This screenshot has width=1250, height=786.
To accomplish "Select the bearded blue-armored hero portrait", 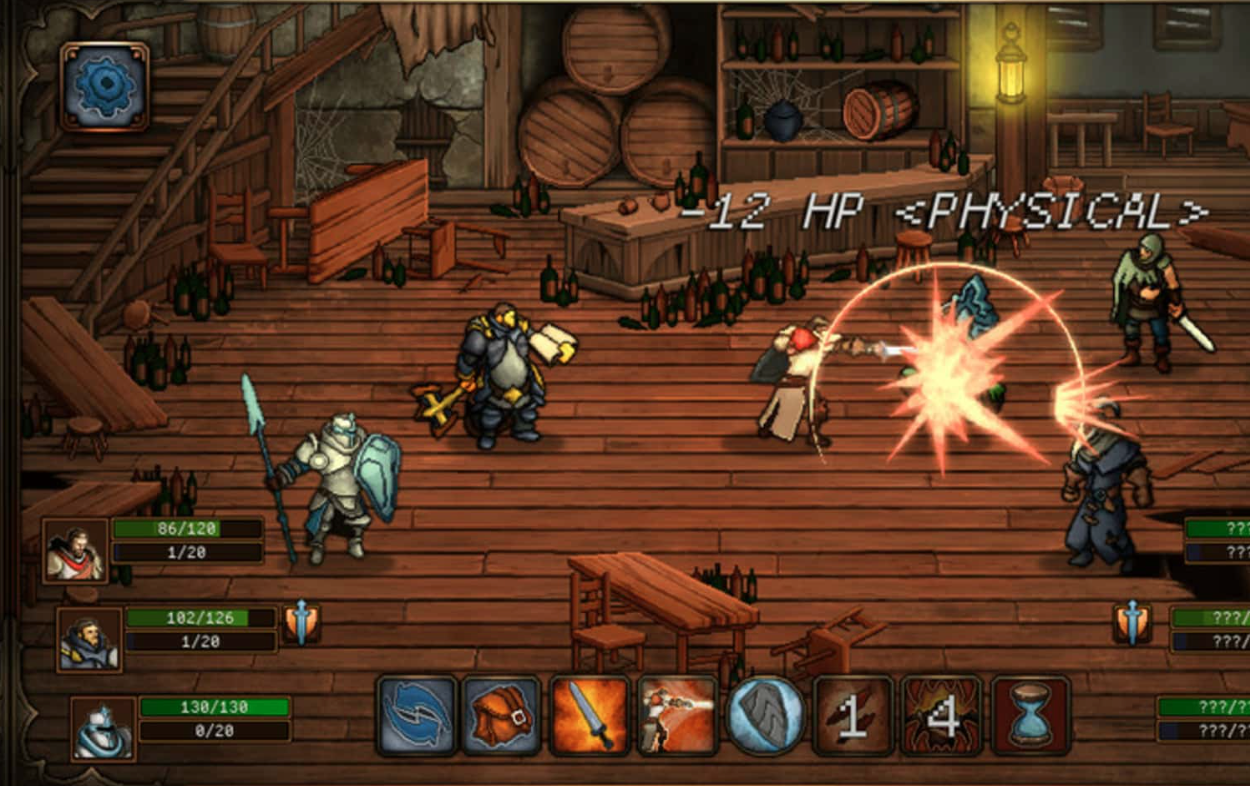I will point(89,640).
